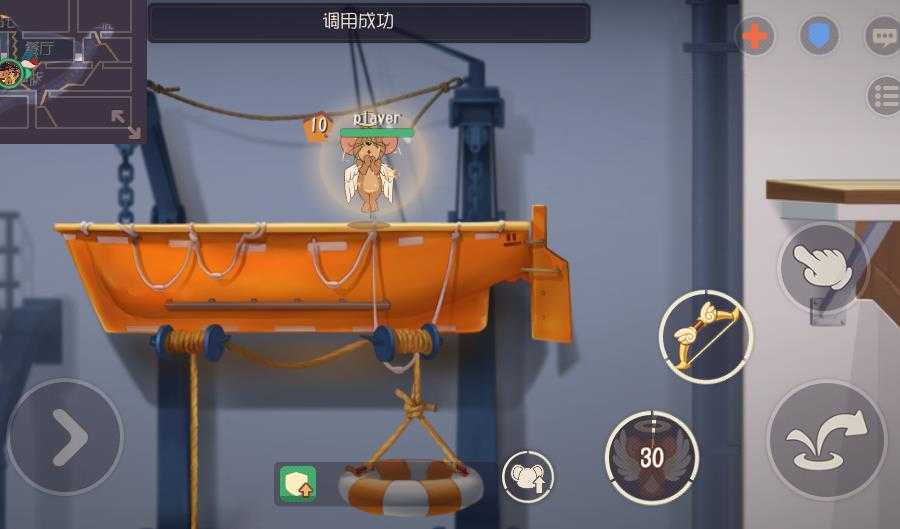Open the chat speech bubble

(882, 37)
